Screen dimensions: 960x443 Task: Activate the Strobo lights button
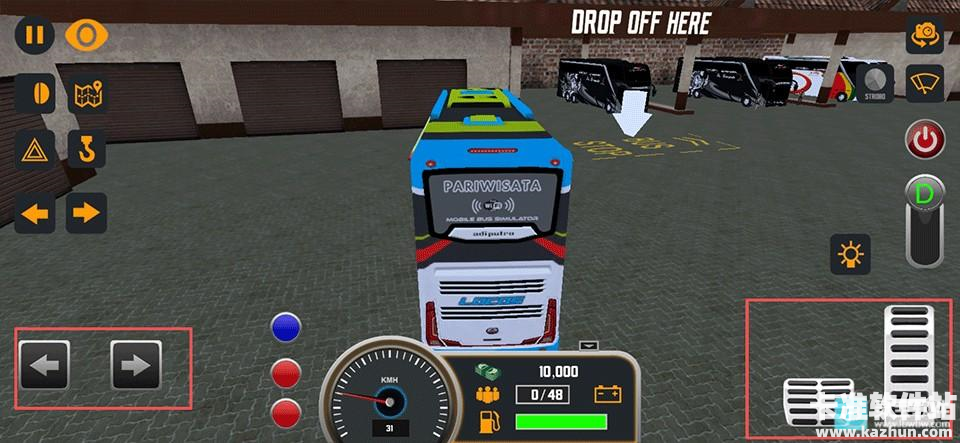[876, 82]
